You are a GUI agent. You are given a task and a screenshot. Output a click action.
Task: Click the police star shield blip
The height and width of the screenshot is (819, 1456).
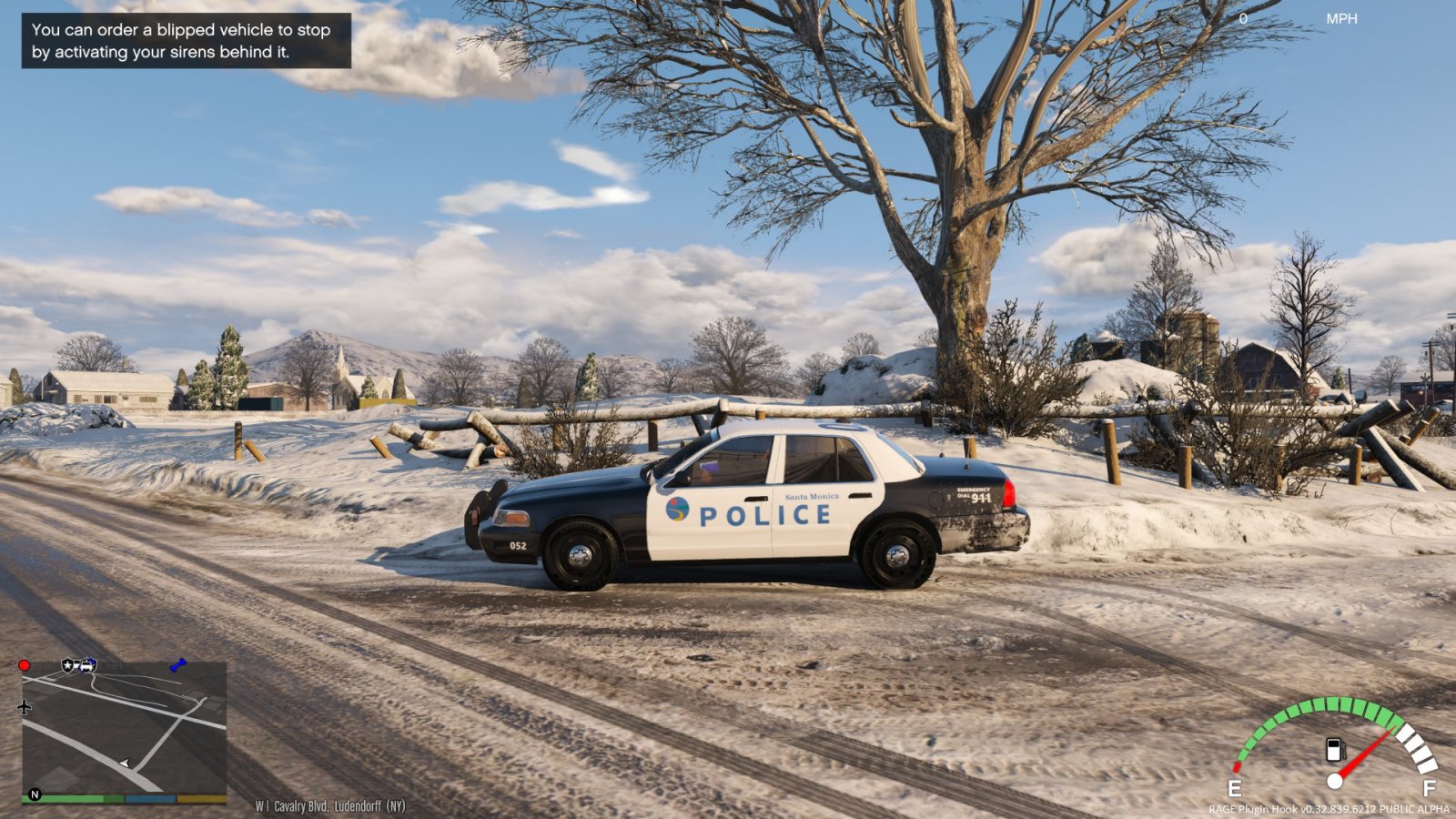click(x=68, y=665)
